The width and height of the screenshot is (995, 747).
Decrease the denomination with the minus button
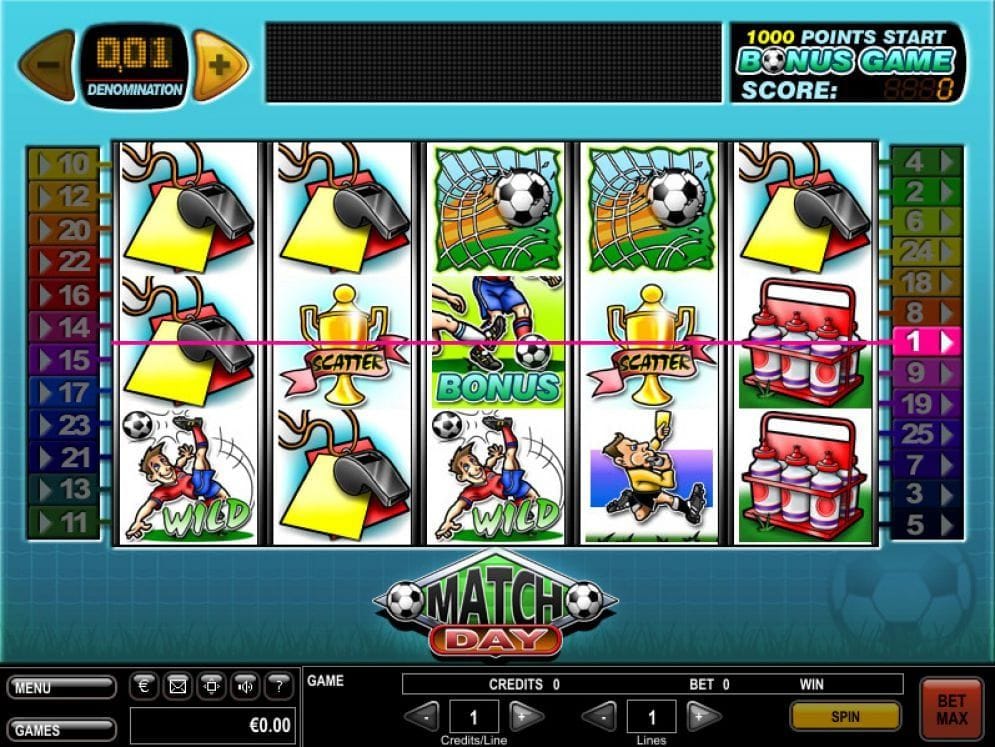pyautogui.click(x=47, y=66)
